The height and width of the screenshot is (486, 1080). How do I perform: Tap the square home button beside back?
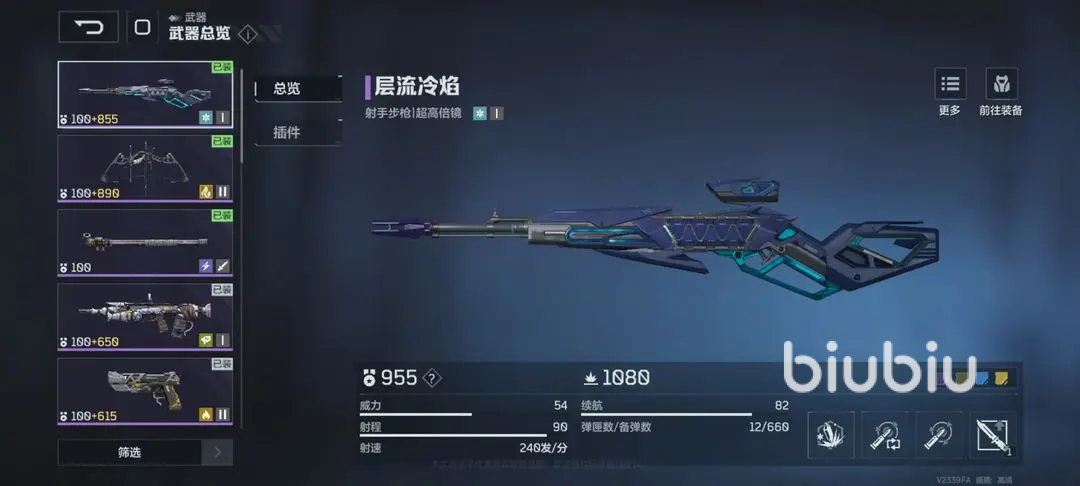pyautogui.click(x=142, y=27)
